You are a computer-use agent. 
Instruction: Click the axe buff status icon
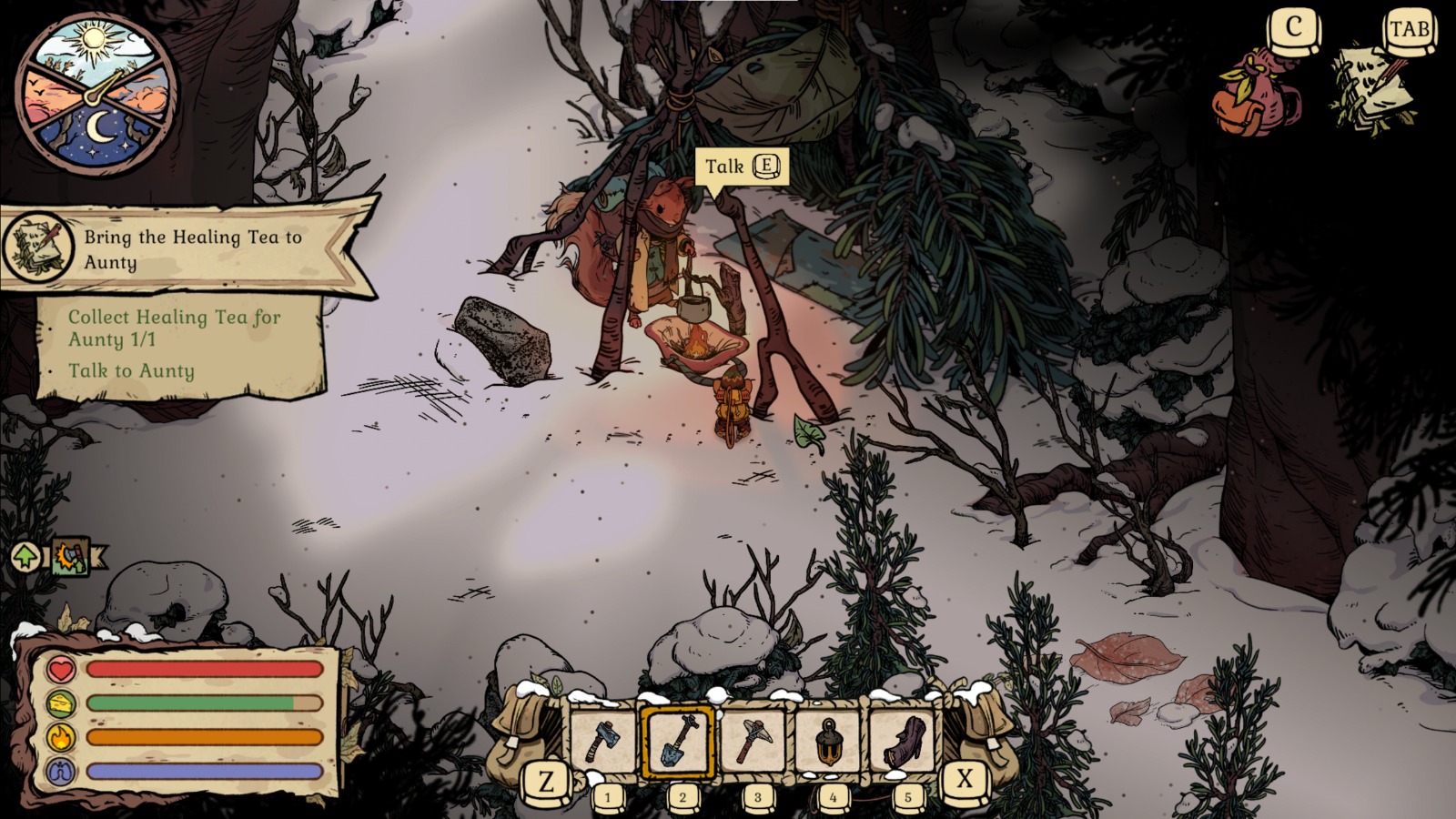tap(71, 556)
